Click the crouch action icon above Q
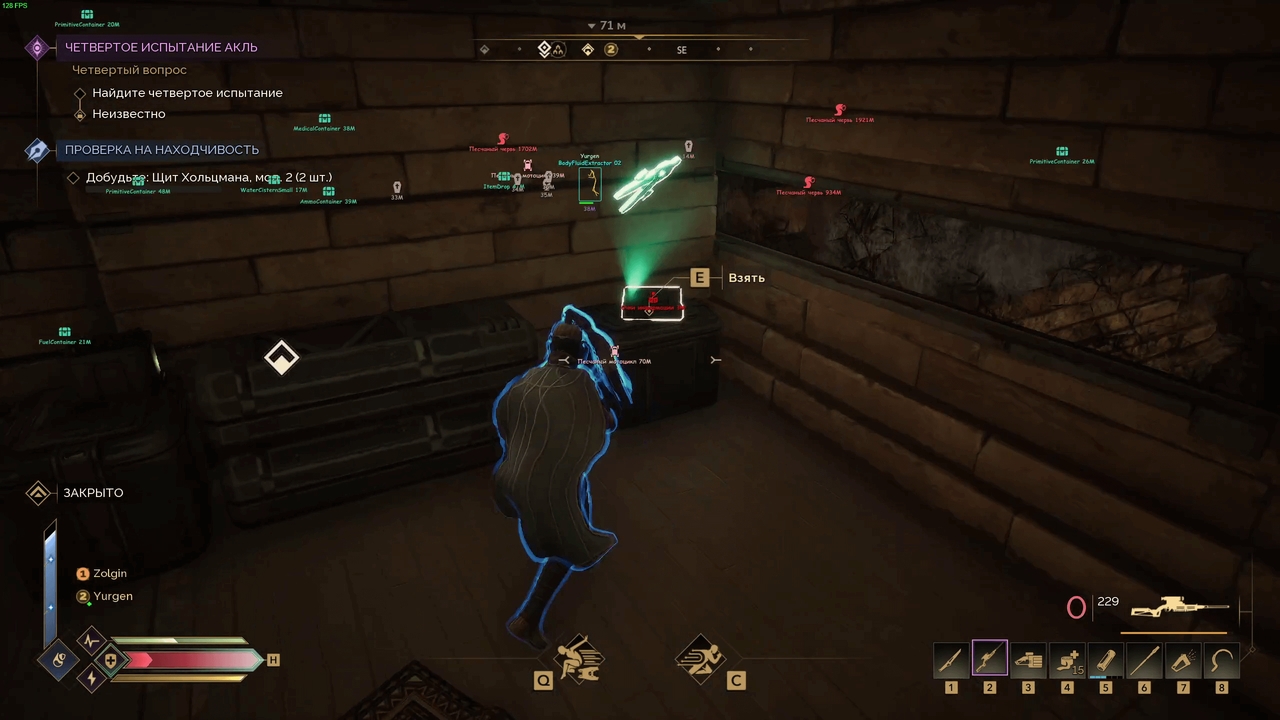Viewport: 1280px width, 720px height. pos(578,658)
